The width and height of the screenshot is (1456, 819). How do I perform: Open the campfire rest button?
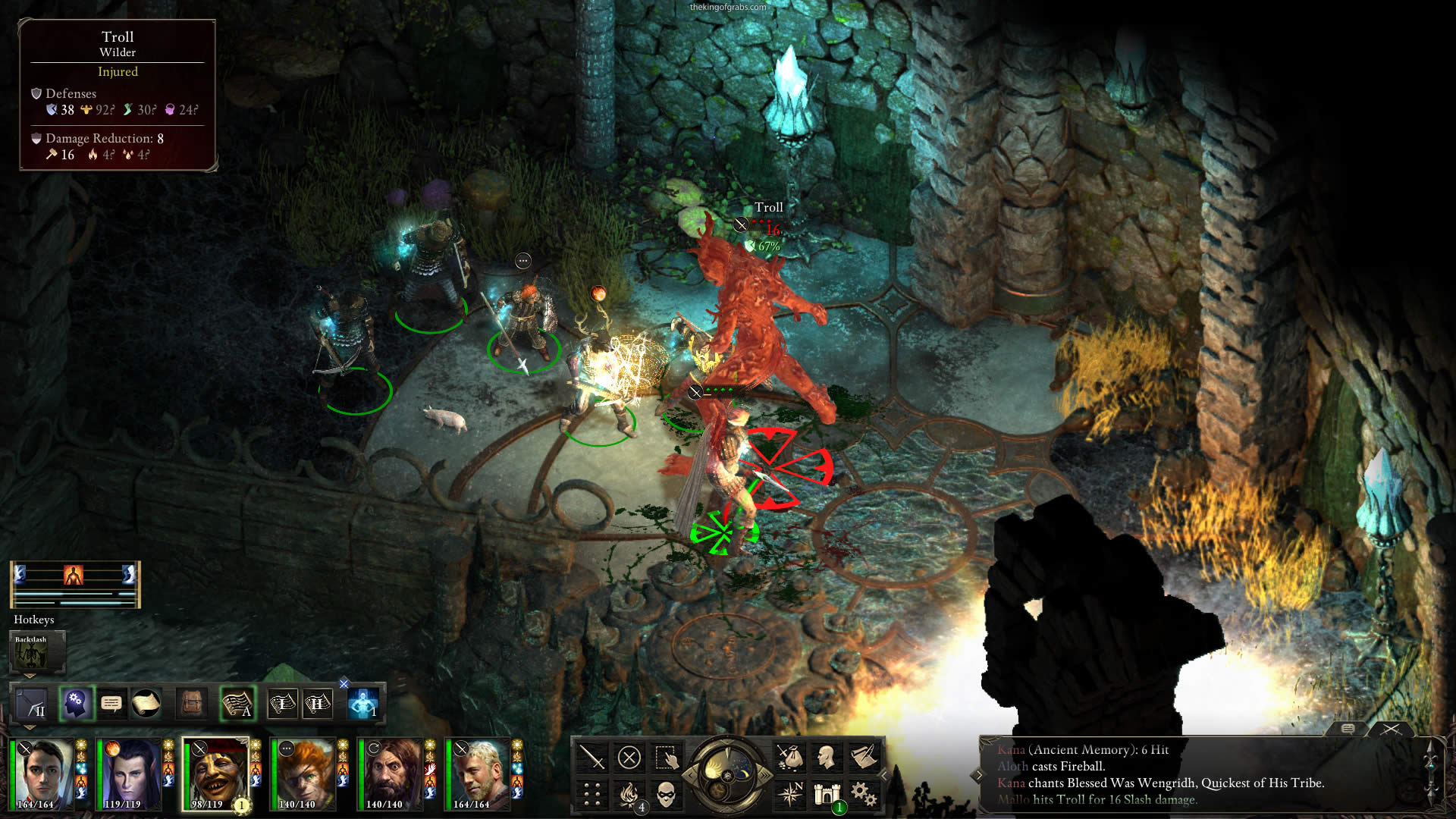(629, 794)
